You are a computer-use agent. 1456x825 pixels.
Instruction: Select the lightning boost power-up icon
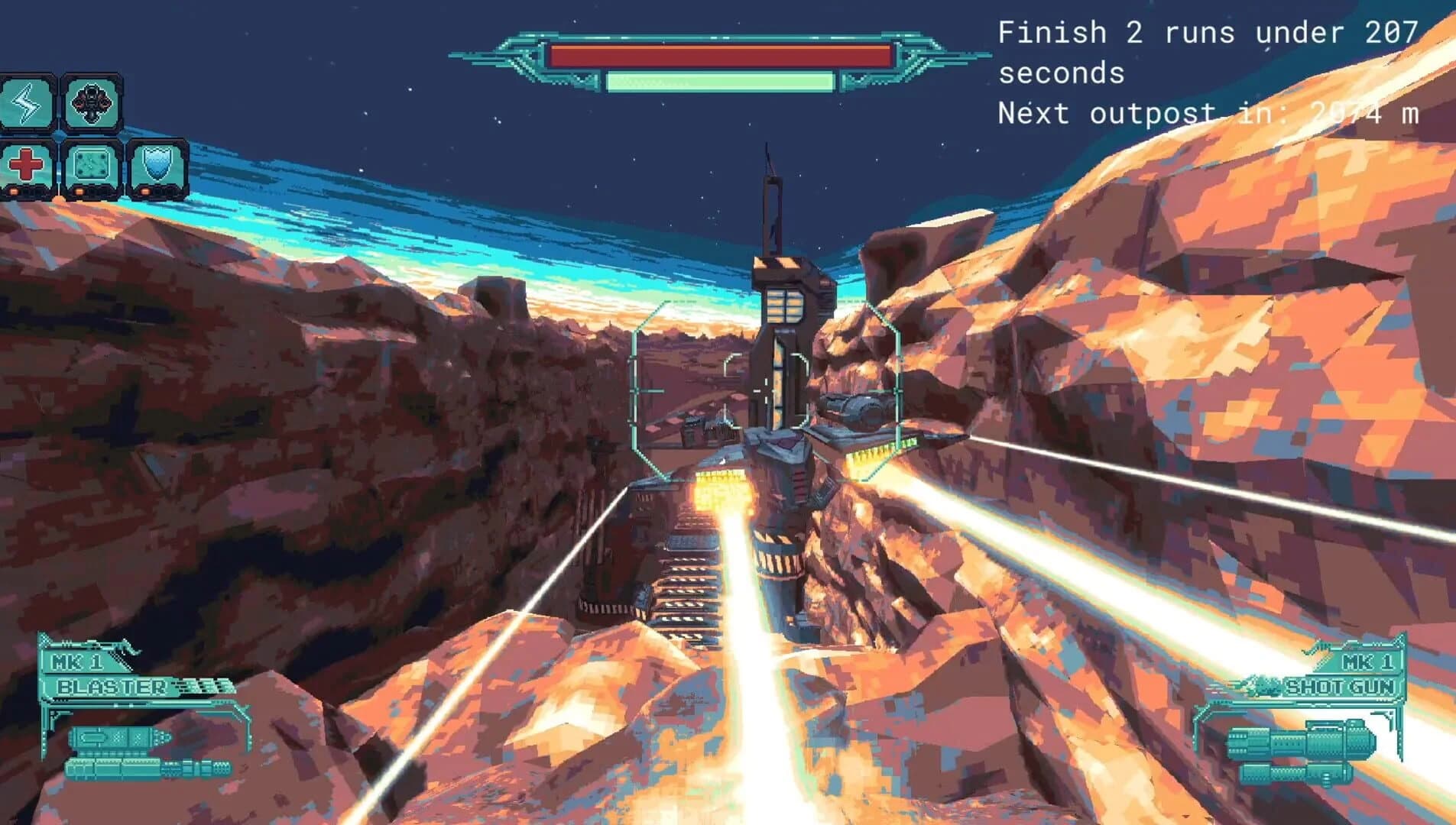point(25,103)
